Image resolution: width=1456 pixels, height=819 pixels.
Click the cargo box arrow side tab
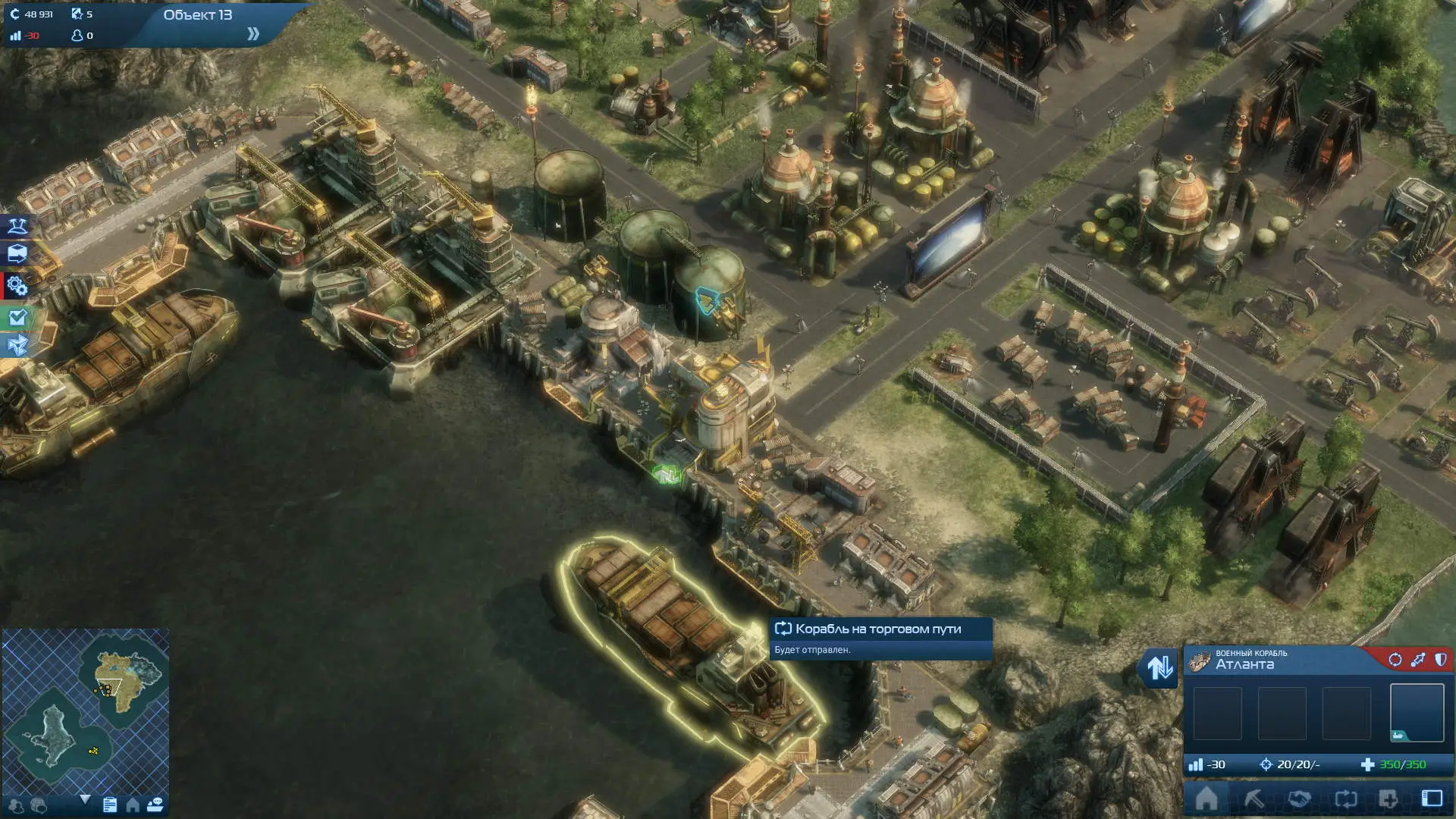click(x=17, y=254)
